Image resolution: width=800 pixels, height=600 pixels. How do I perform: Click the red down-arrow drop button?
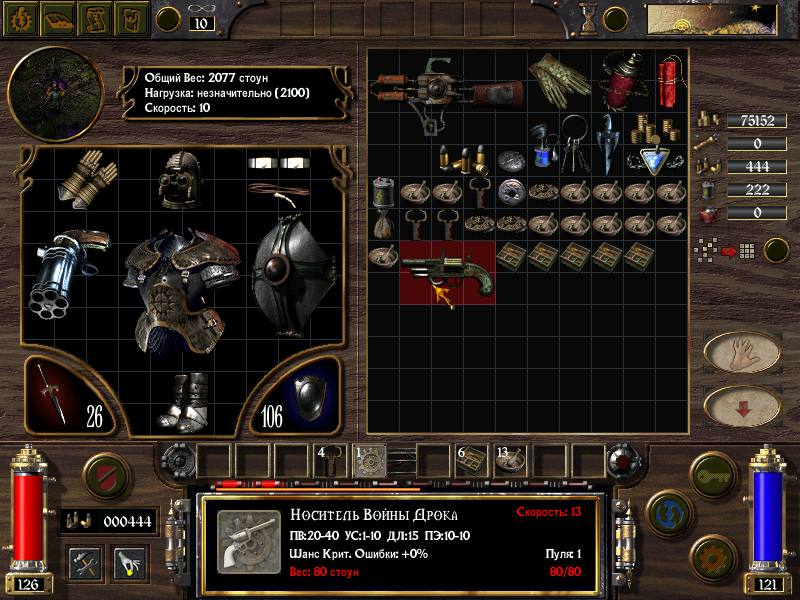pyautogui.click(x=742, y=406)
